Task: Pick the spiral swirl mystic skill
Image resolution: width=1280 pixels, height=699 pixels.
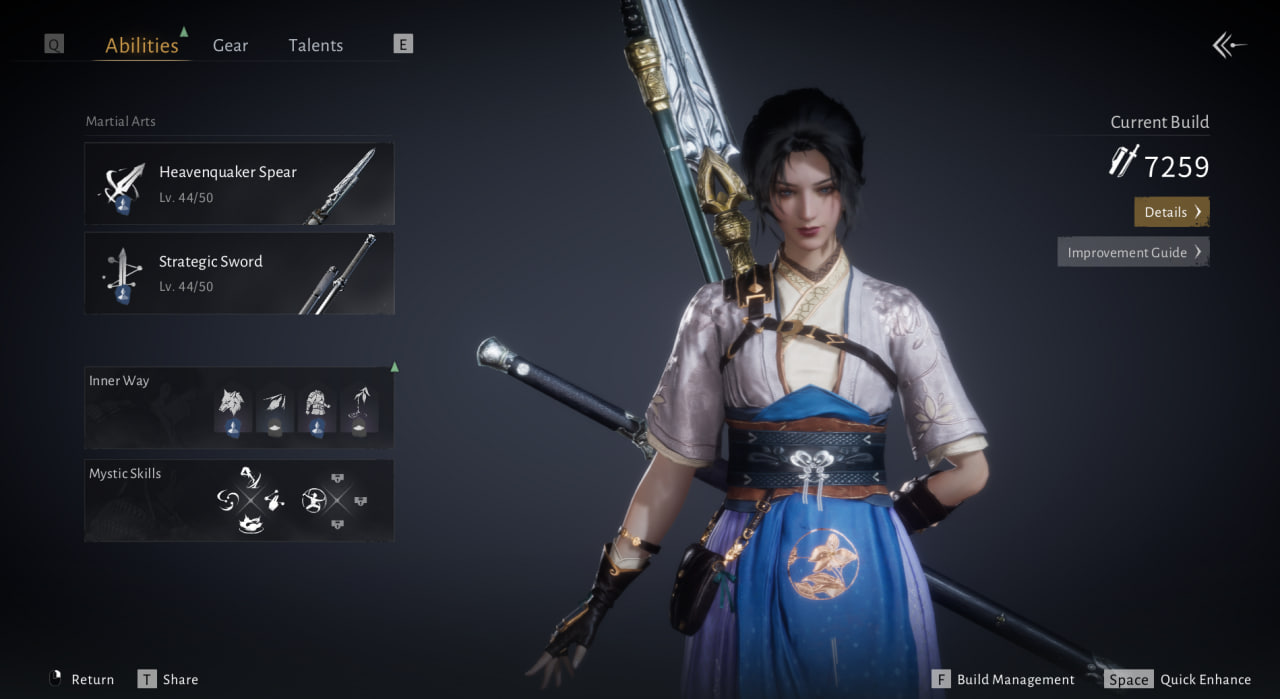Action: [226, 499]
